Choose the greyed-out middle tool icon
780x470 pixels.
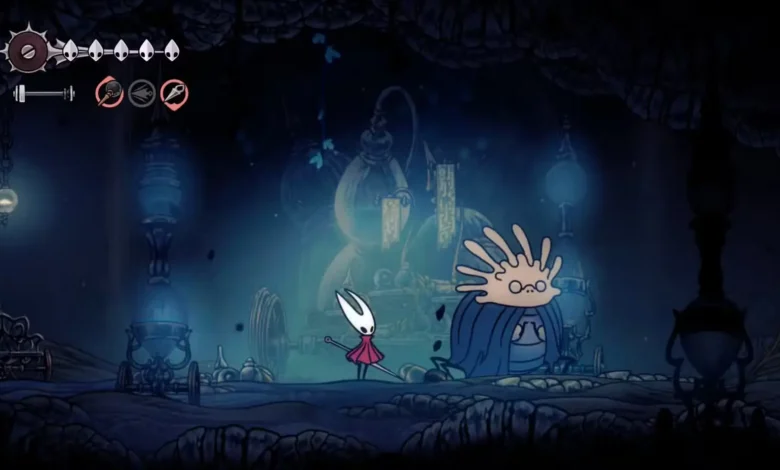[x=142, y=93]
